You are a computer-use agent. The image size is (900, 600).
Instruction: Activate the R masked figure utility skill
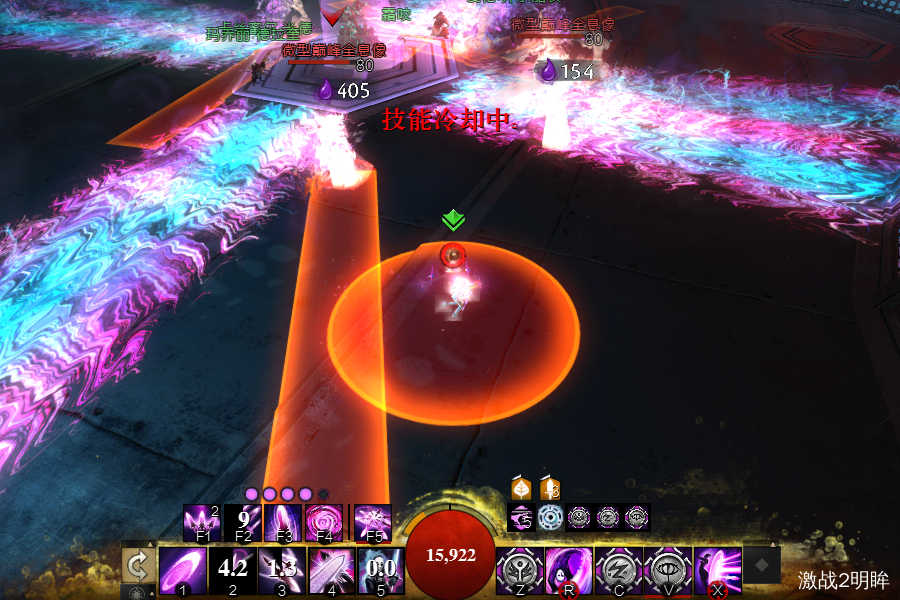click(569, 570)
